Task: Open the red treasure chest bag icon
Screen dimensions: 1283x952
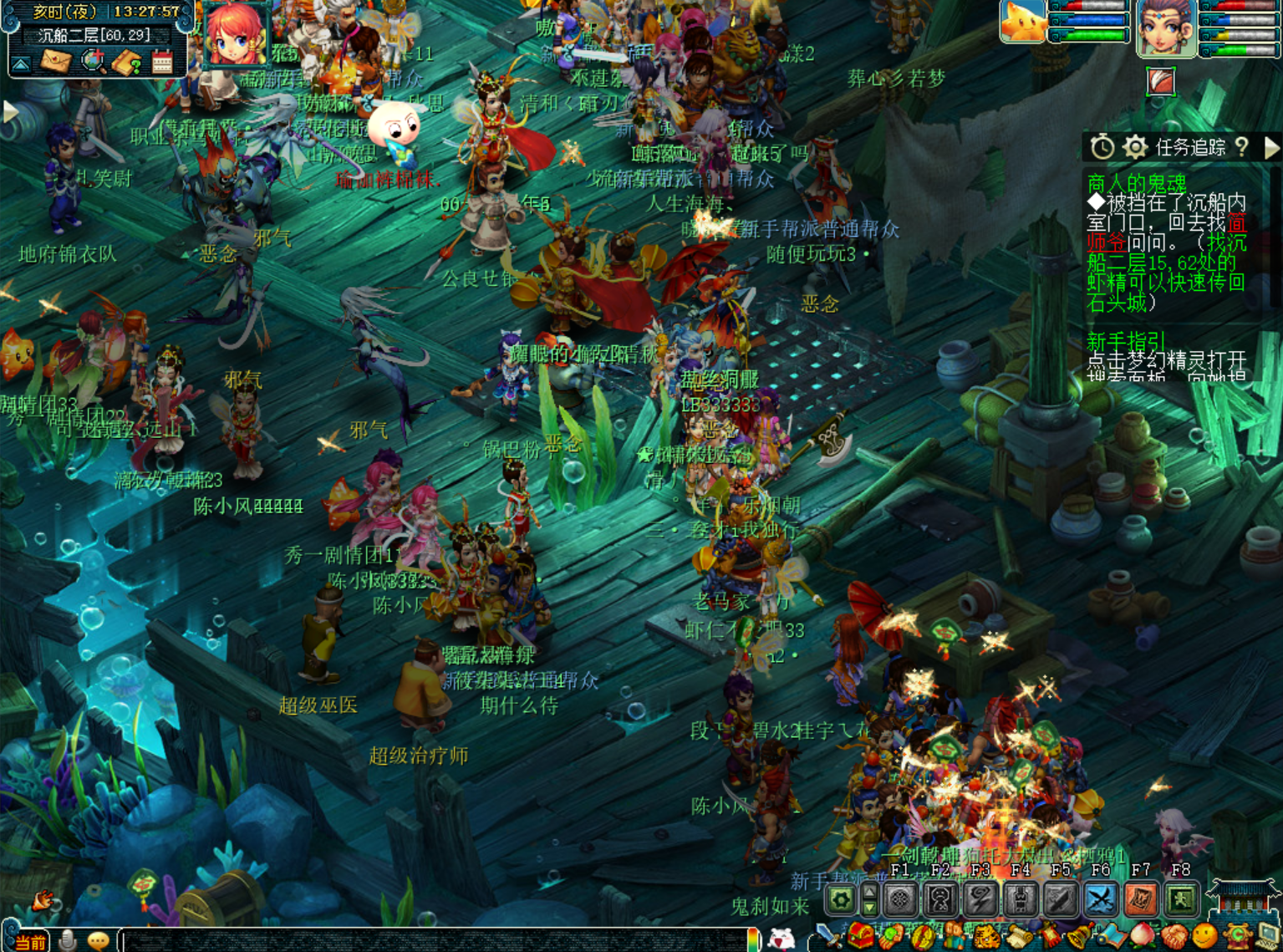Action: point(861,937)
